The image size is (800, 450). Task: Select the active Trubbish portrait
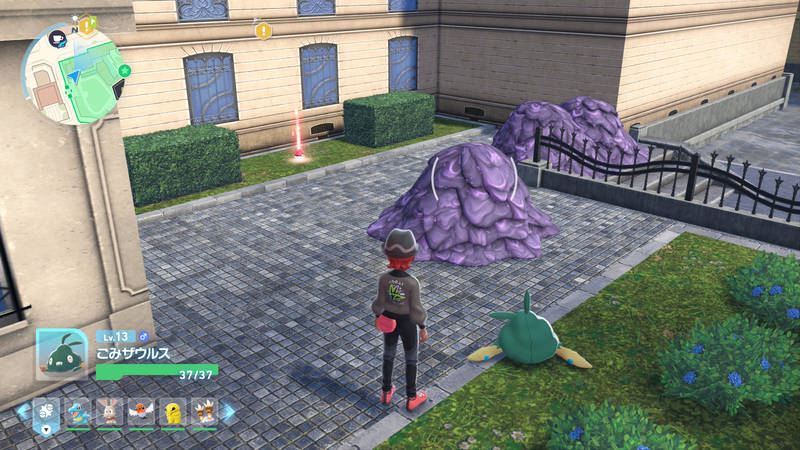(62, 353)
